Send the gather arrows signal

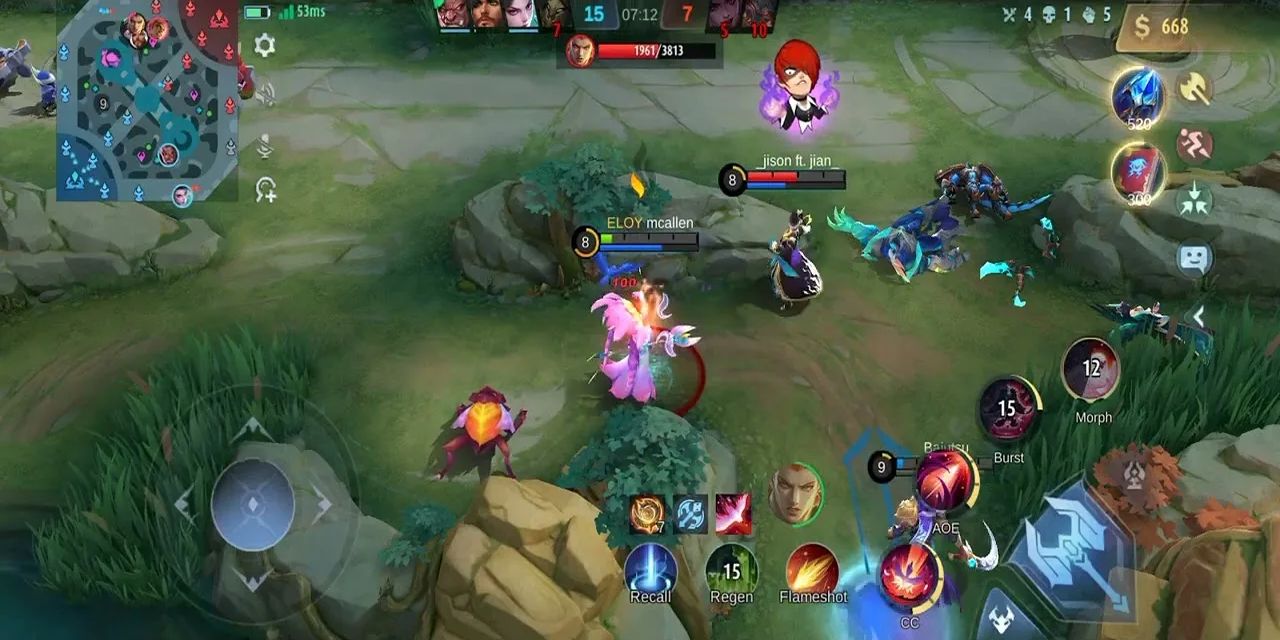[1194, 200]
